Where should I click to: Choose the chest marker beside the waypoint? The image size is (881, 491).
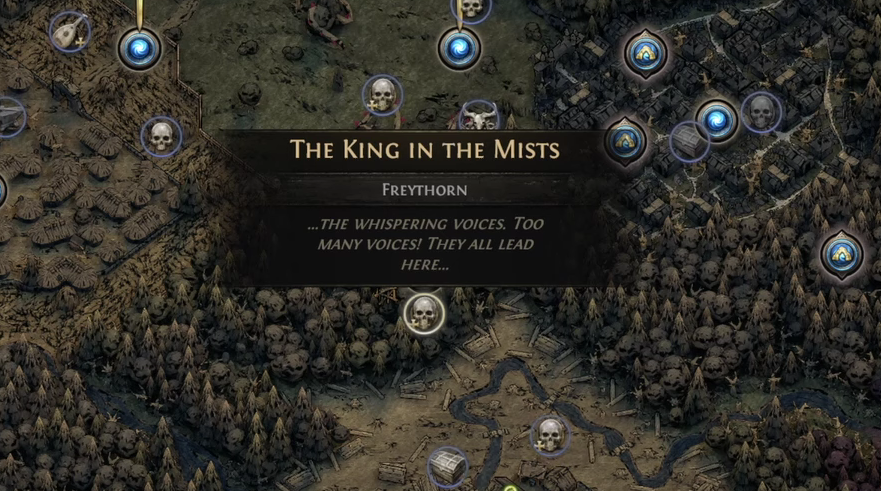click(x=689, y=142)
